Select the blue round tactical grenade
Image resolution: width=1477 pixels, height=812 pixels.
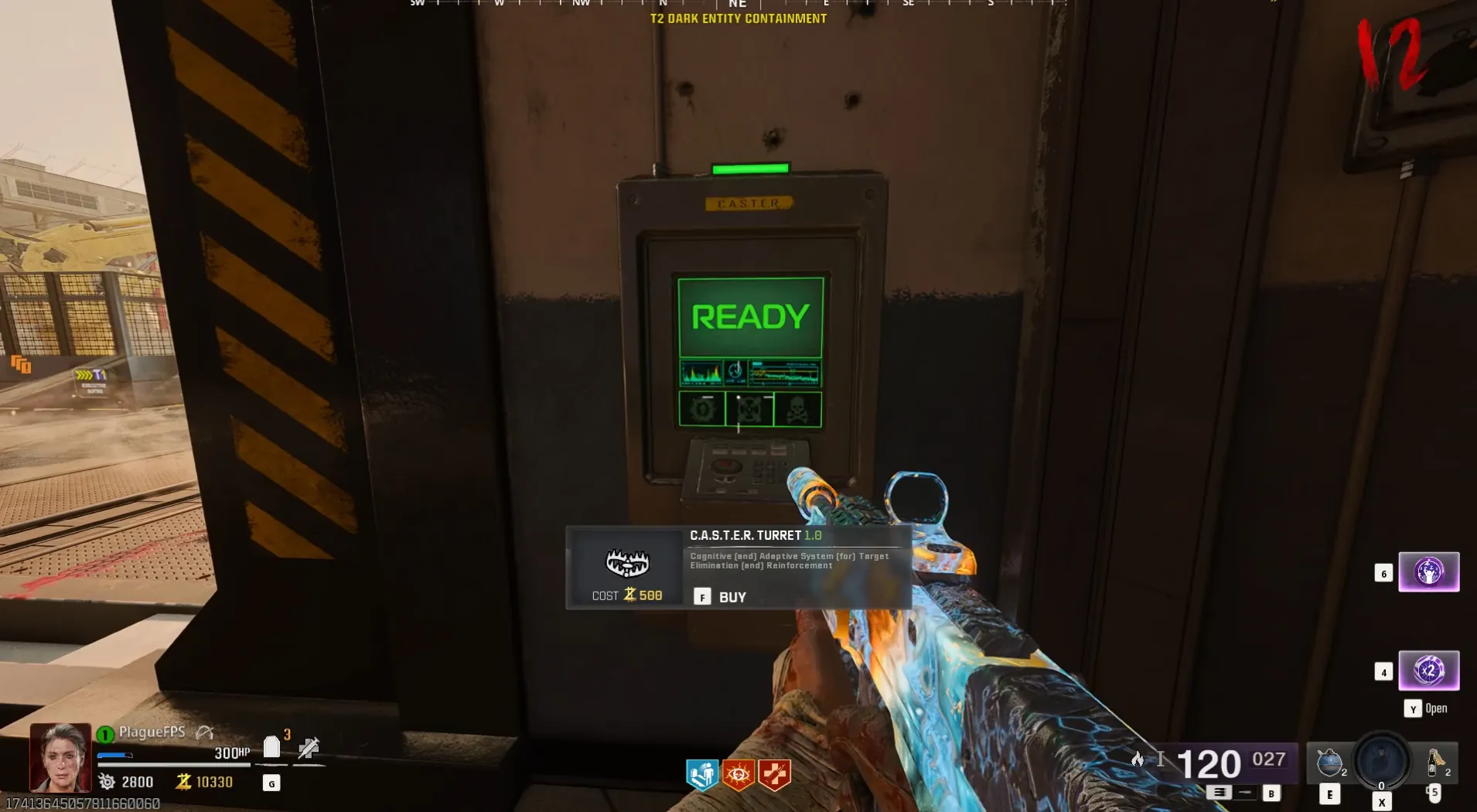pos(1329,763)
